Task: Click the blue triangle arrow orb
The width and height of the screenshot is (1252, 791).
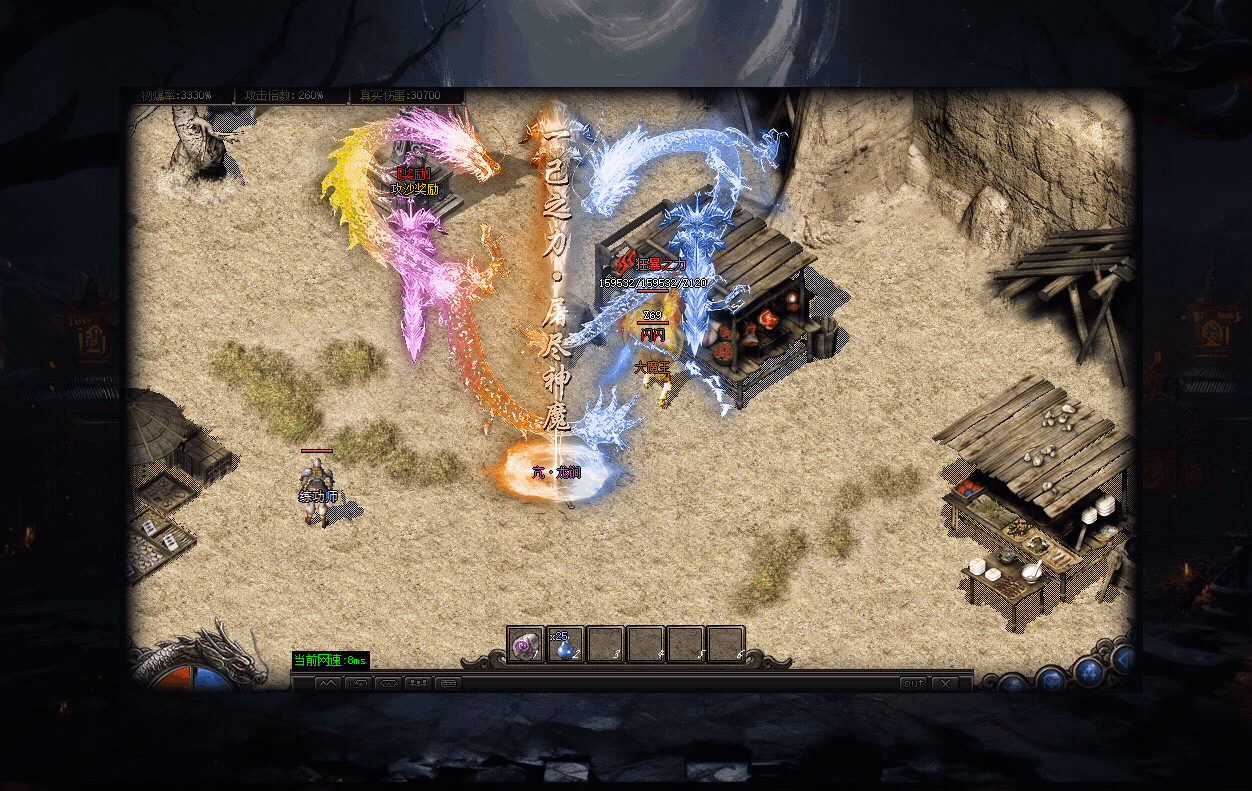Action: click(1126, 658)
